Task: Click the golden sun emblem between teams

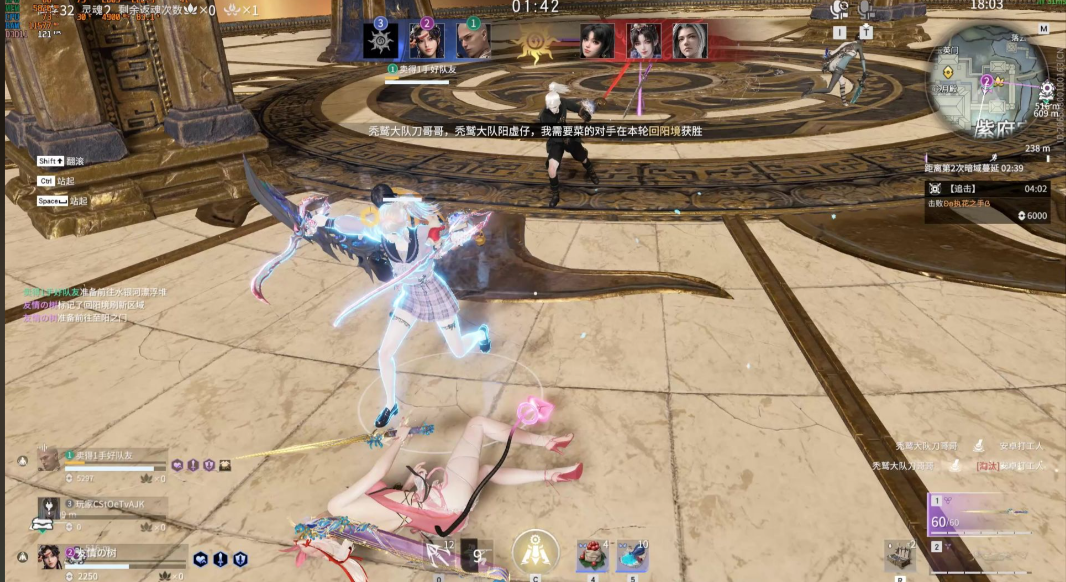Action: 536,42
